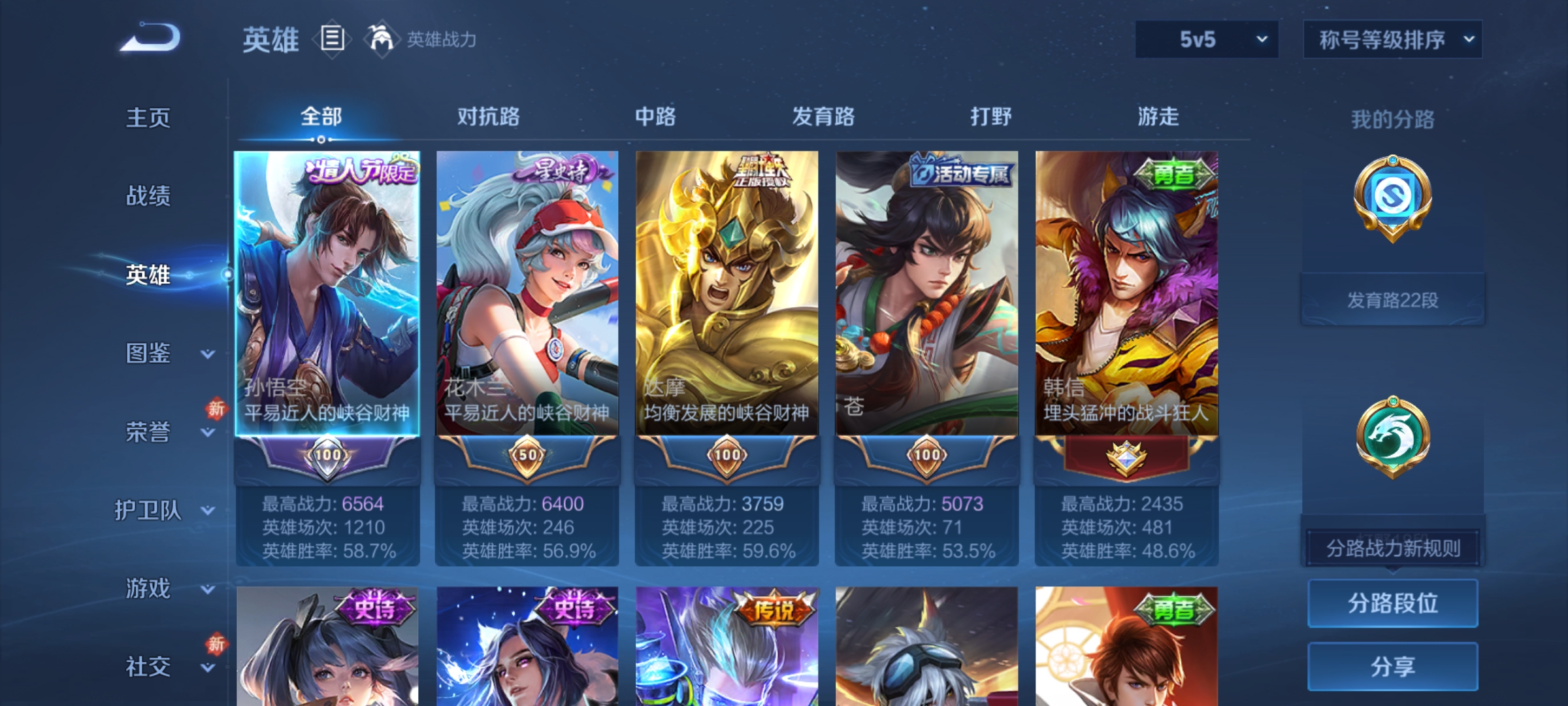
Task: Switch to the 对抗路 tab
Action: click(x=487, y=116)
